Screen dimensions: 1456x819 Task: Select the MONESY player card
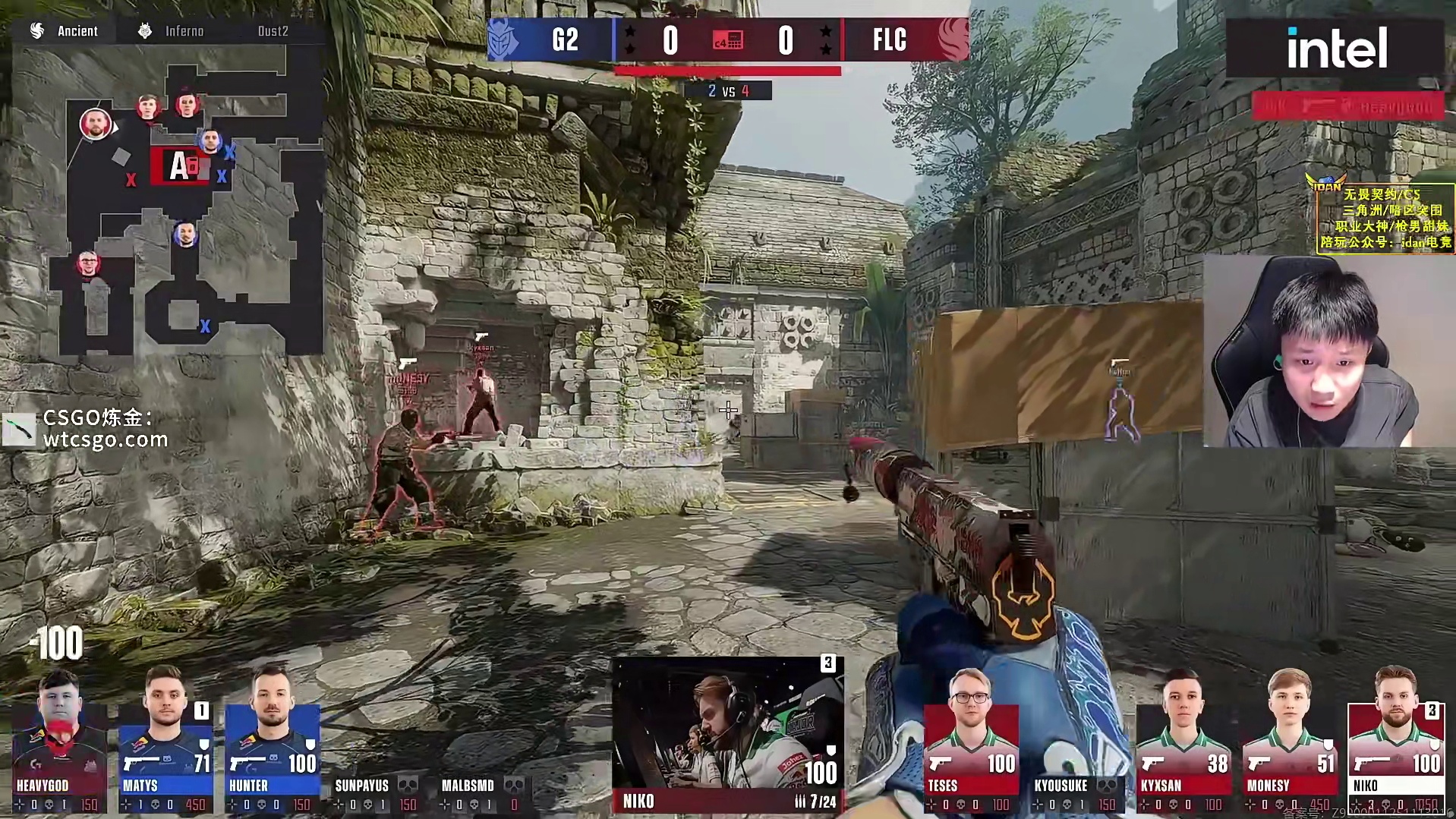[1289, 740]
